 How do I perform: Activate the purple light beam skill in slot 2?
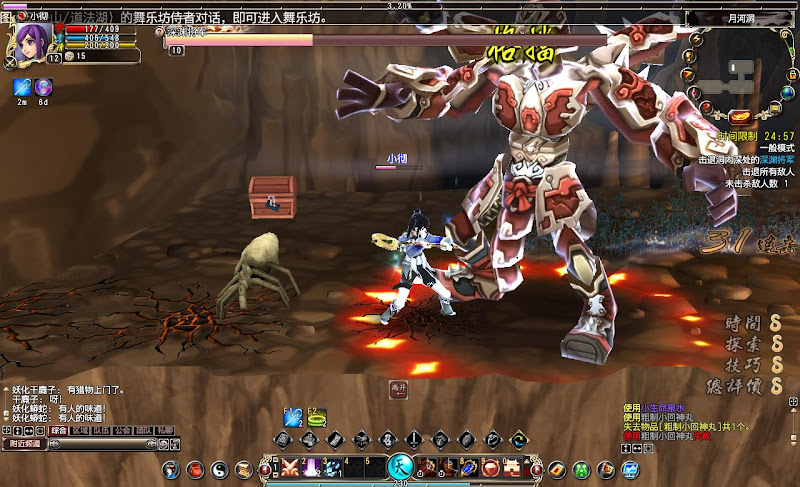310,468
